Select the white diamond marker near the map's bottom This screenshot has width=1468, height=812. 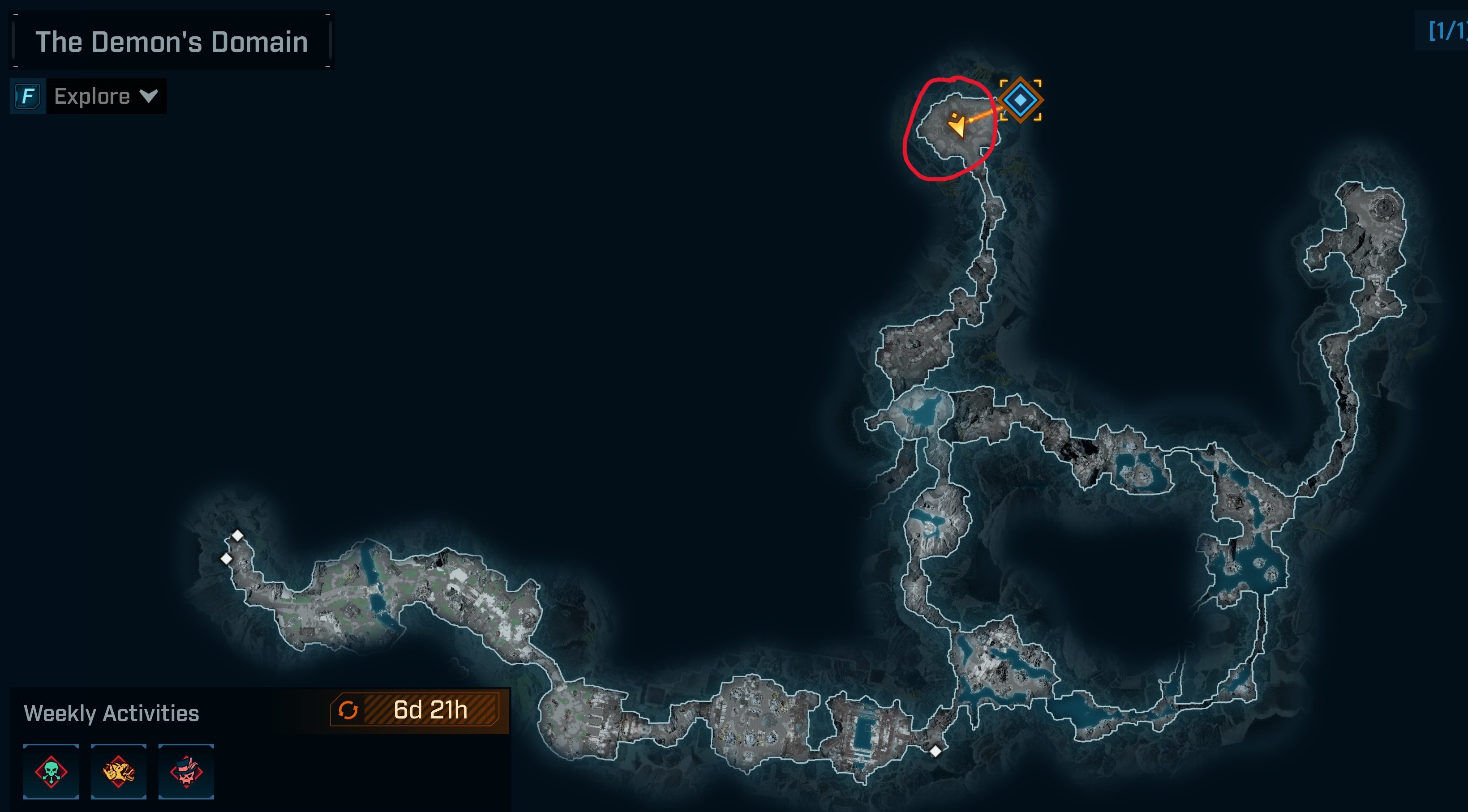[x=935, y=751]
